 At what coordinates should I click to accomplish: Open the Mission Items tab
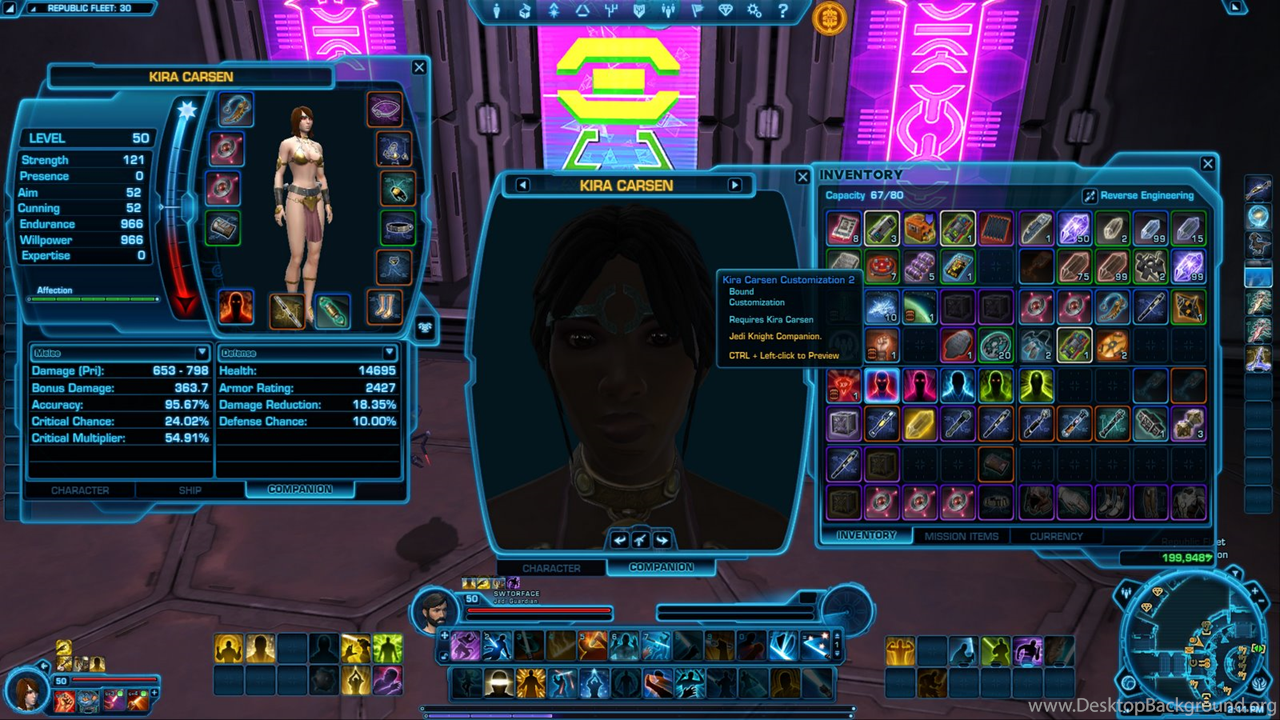[961, 536]
